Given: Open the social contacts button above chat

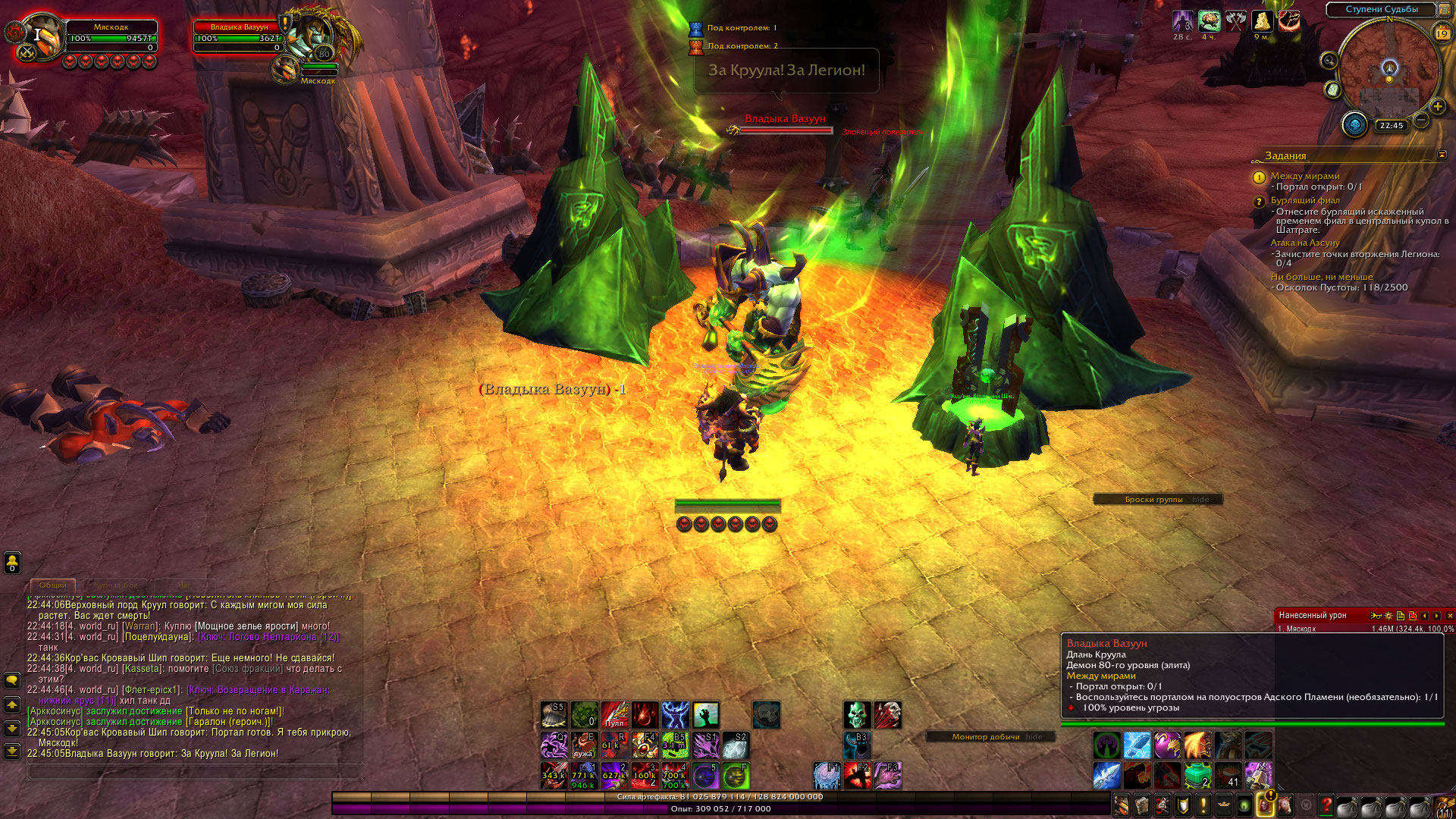Looking at the screenshot, I should (x=12, y=562).
